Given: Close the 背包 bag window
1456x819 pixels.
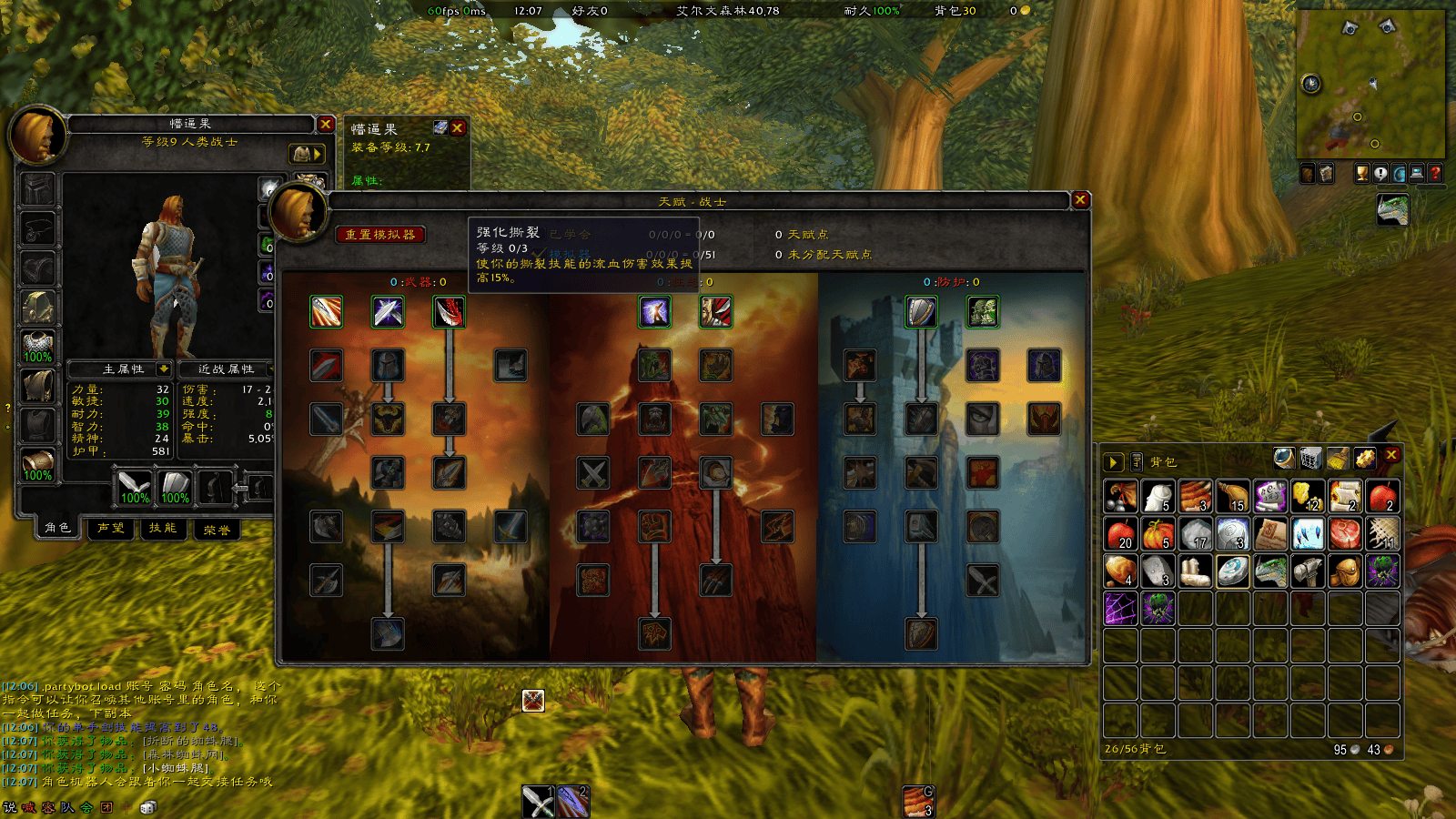Looking at the screenshot, I should coord(1391,455).
